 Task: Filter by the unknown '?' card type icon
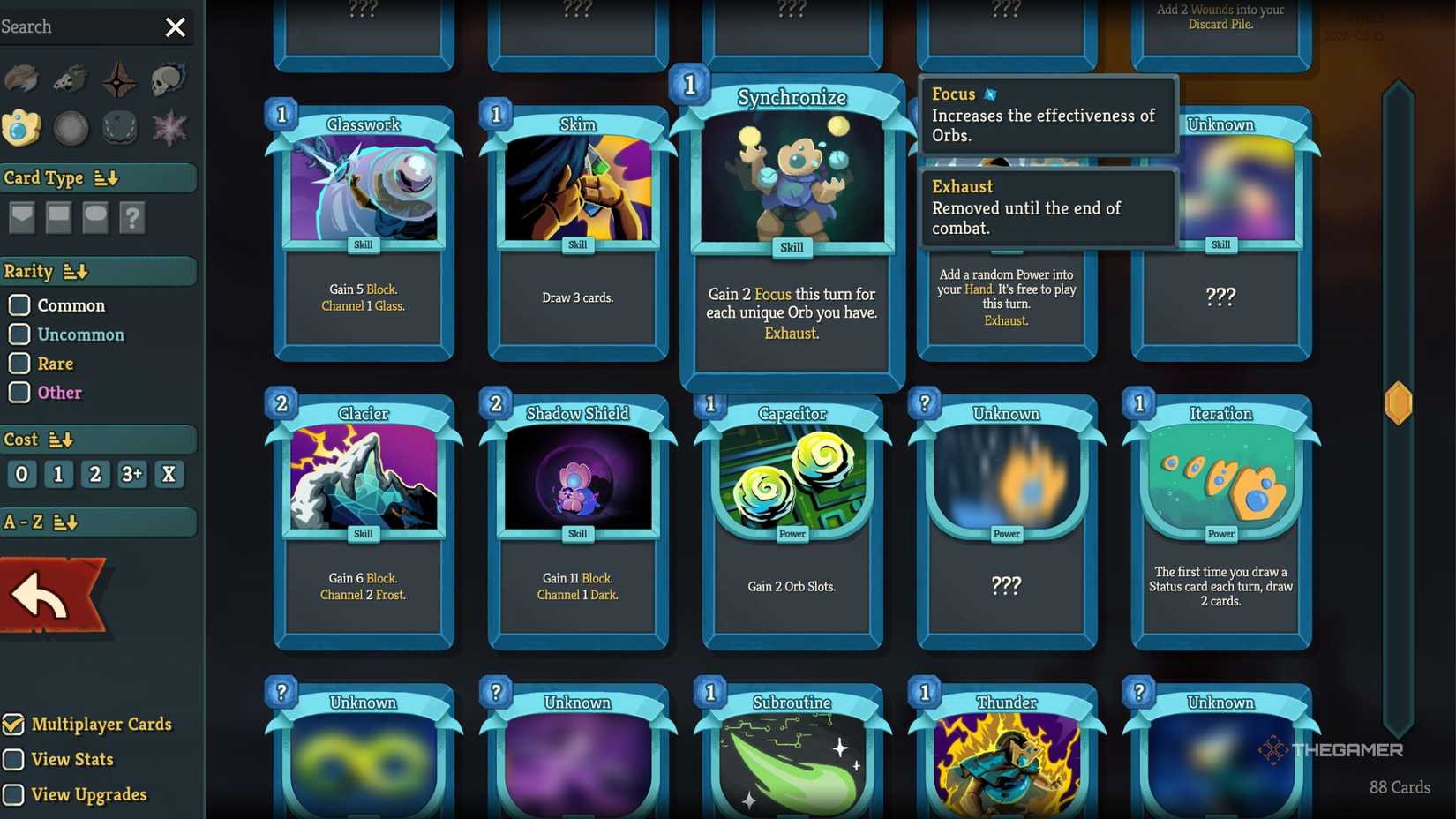(132, 218)
